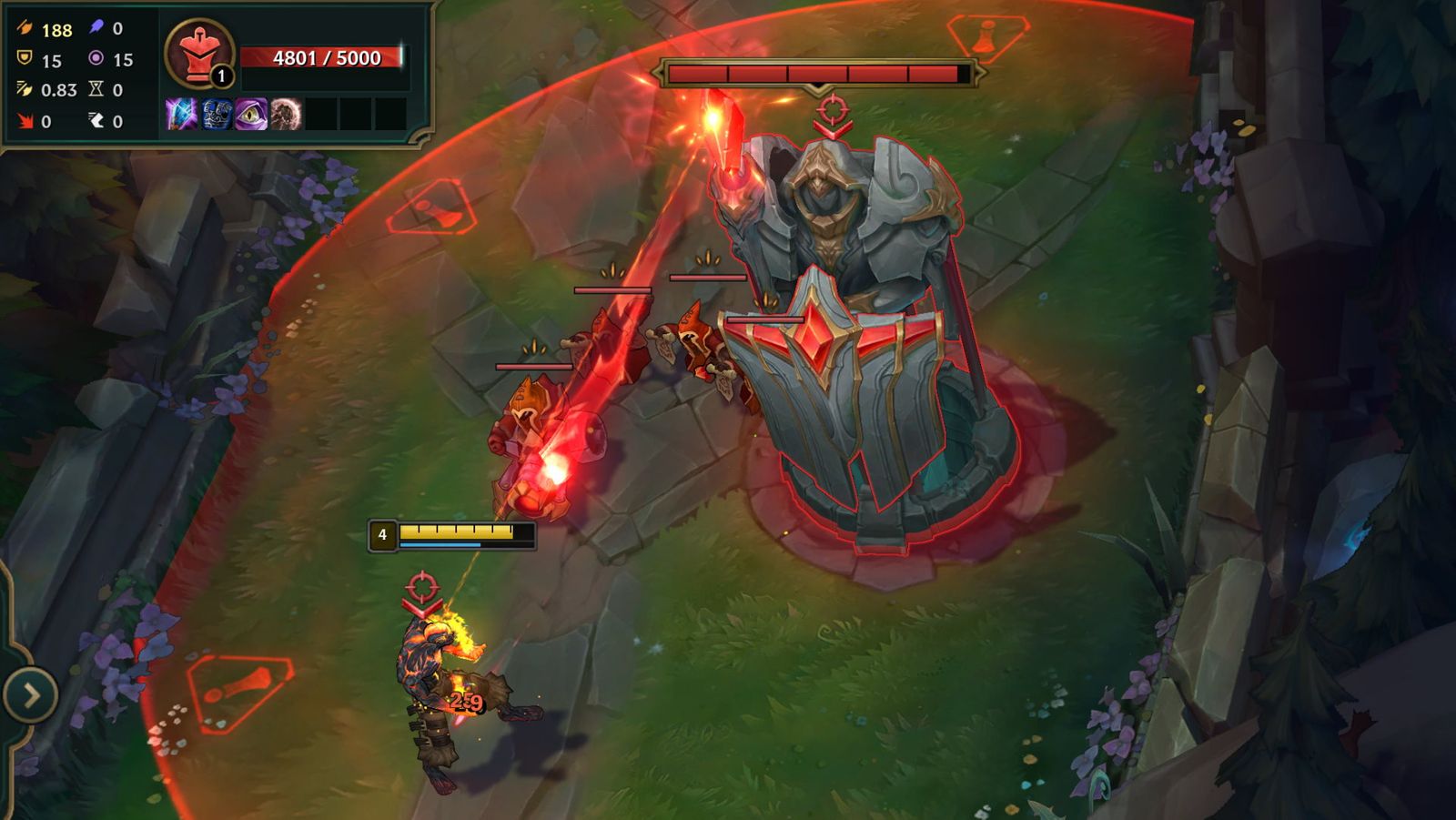Screen dimensions: 1456x820
Task: Click the attack damage stat icon
Action: (x=25, y=28)
